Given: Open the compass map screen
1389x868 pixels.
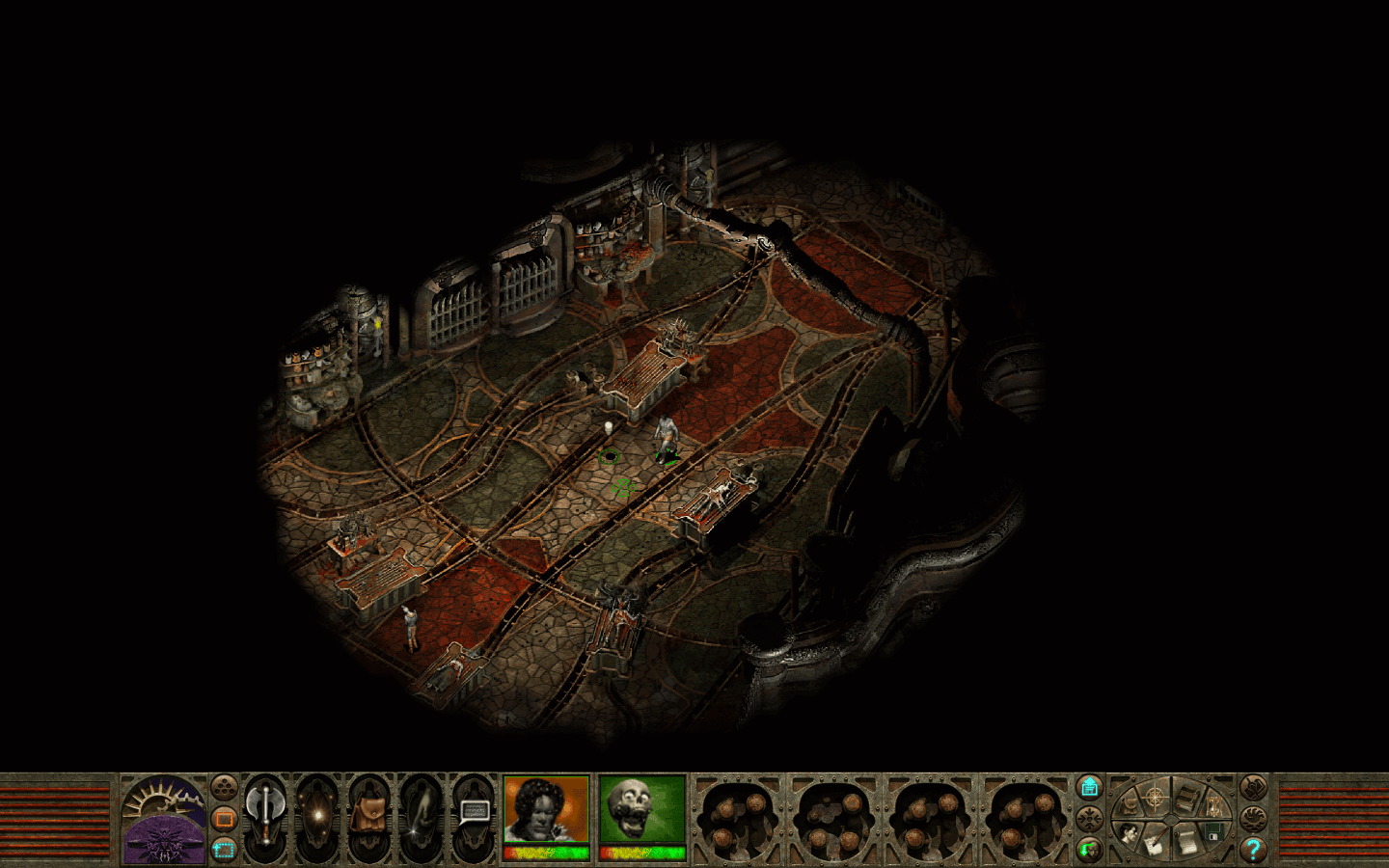Looking at the screenshot, I should coord(1154,799).
